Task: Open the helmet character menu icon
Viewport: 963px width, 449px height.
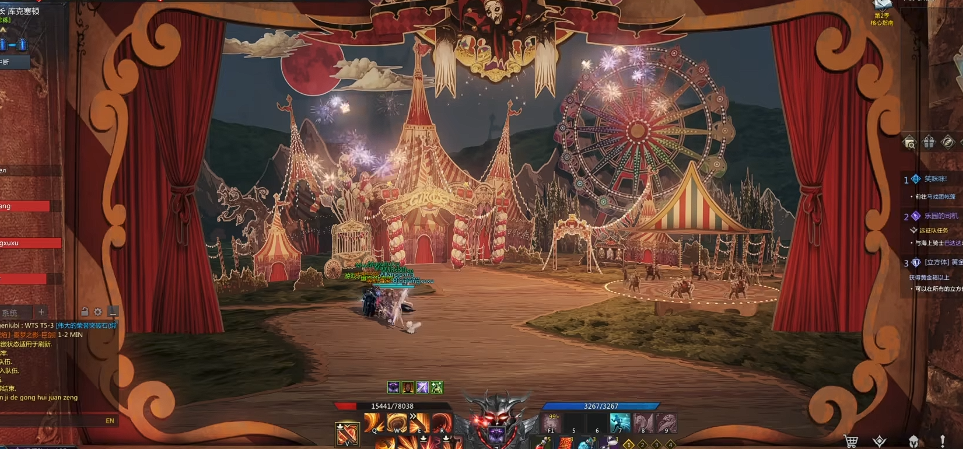Action: click(912, 440)
